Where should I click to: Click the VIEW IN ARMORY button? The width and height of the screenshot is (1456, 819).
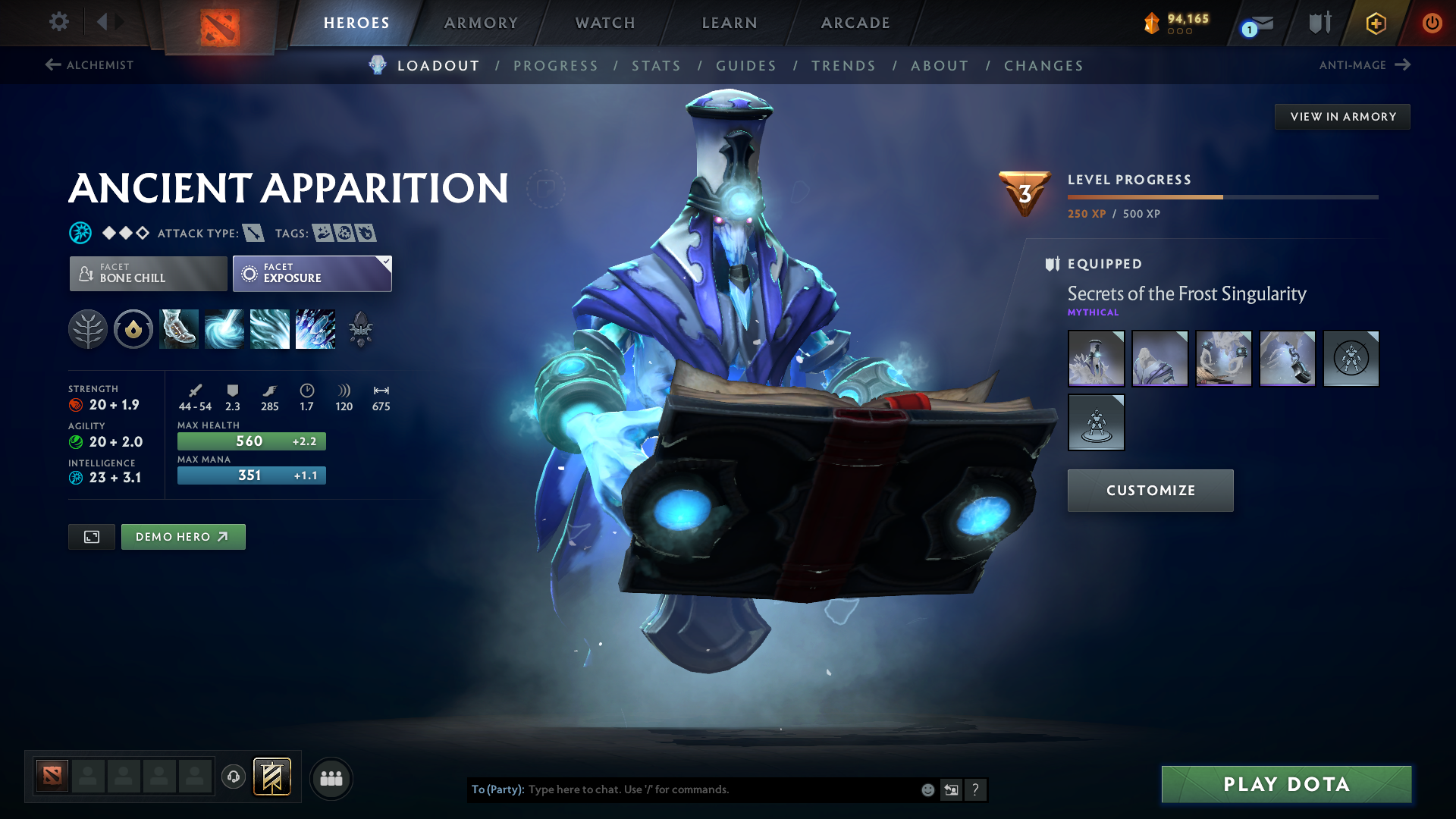[1342, 116]
